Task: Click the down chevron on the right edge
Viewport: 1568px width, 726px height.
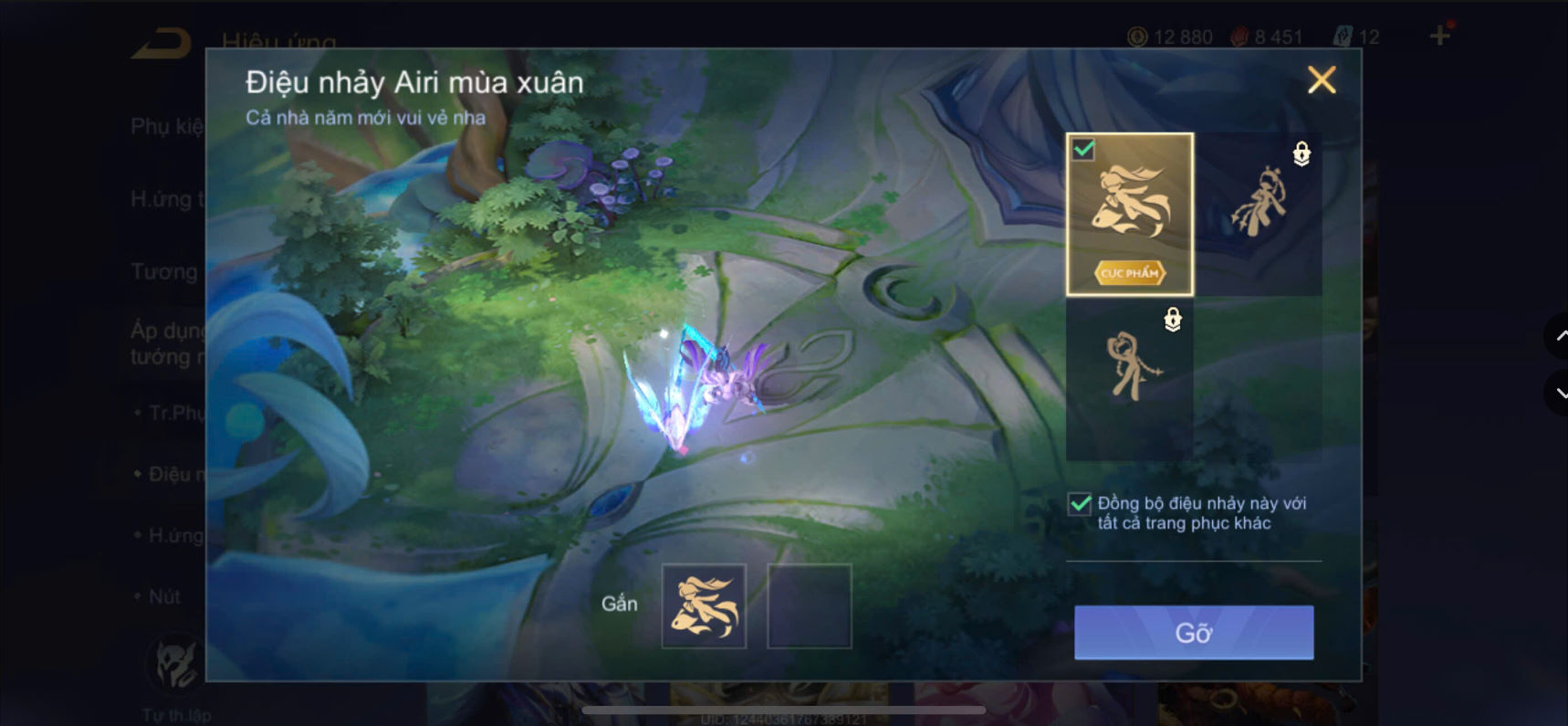Action: point(1557,393)
